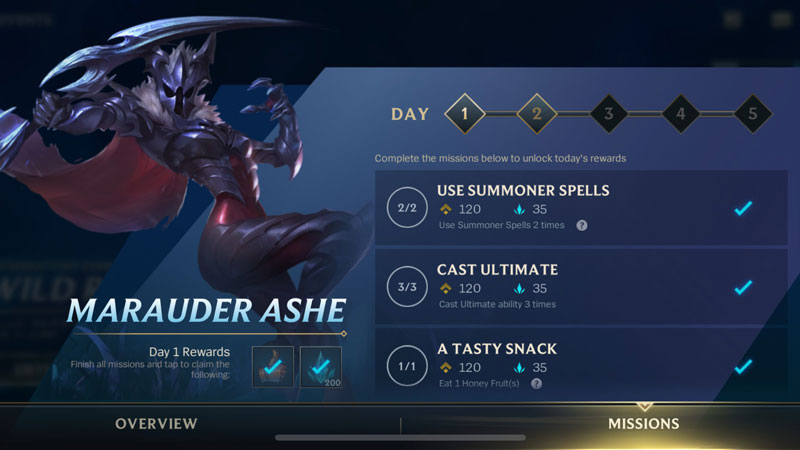Show help for Use Summoner Spells
The width and height of the screenshot is (800, 450).
(x=582, y=226)
